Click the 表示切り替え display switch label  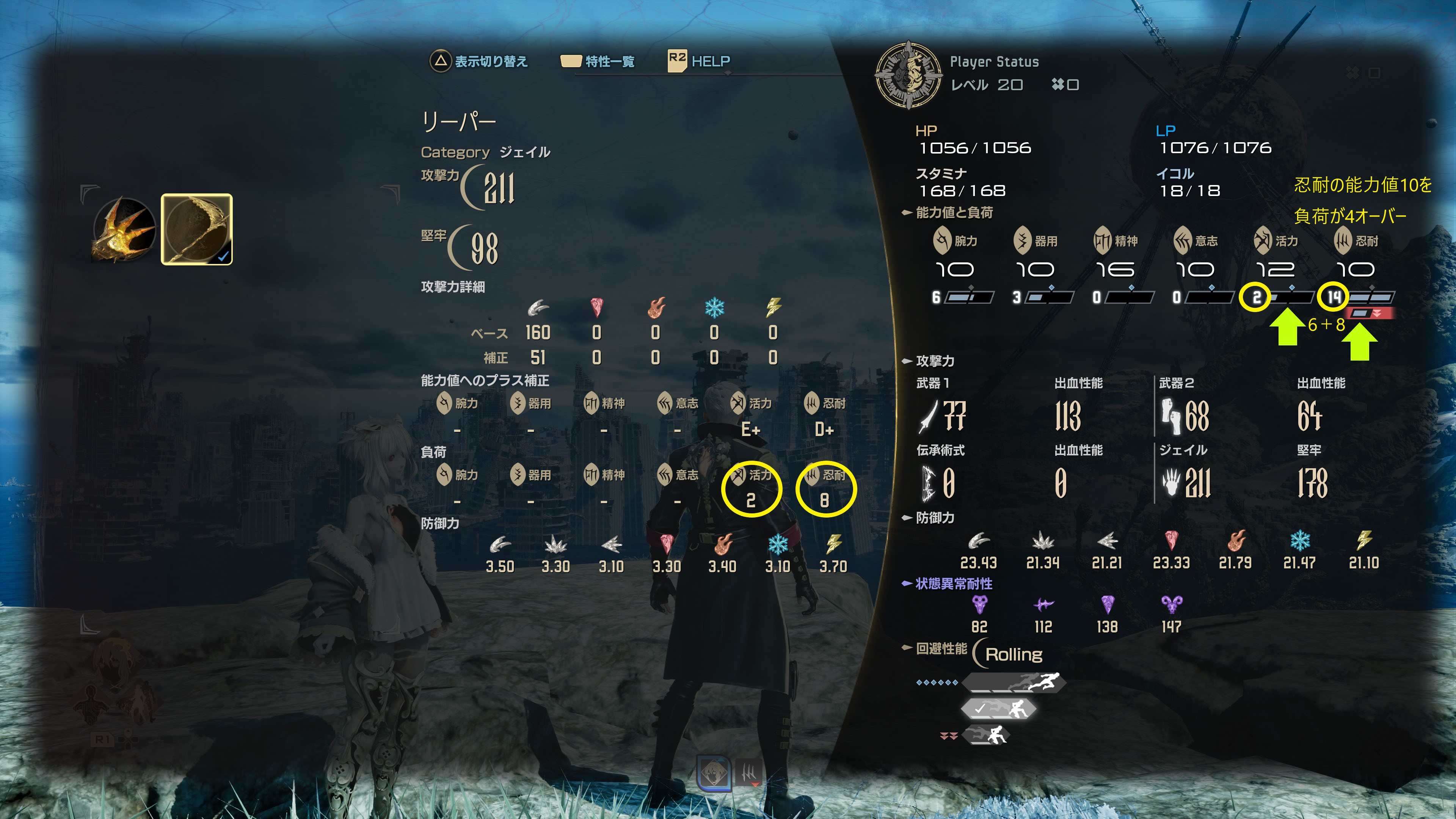coord(490,61)
